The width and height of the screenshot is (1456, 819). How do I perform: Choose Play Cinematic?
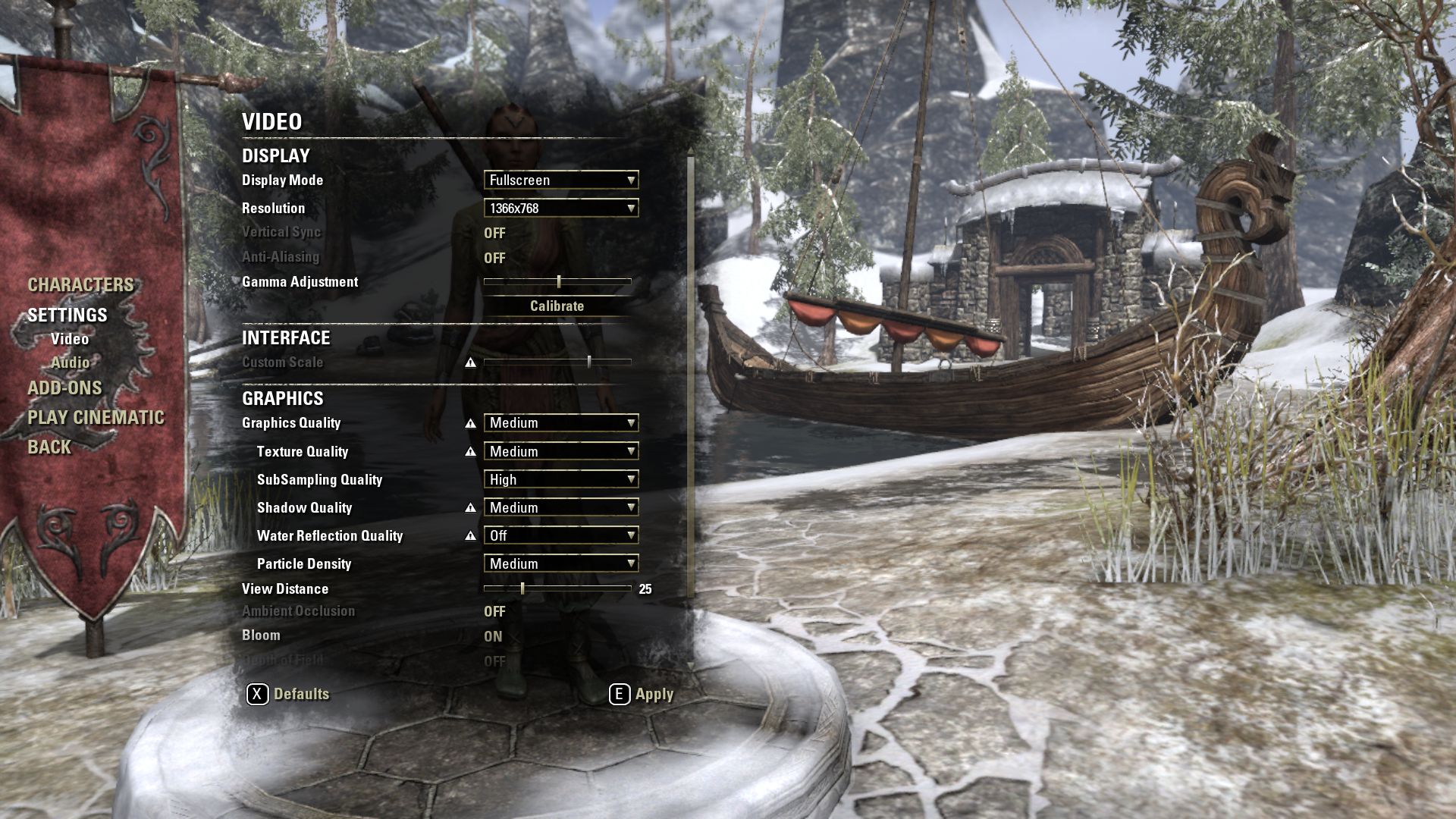(x=96, y=418)
